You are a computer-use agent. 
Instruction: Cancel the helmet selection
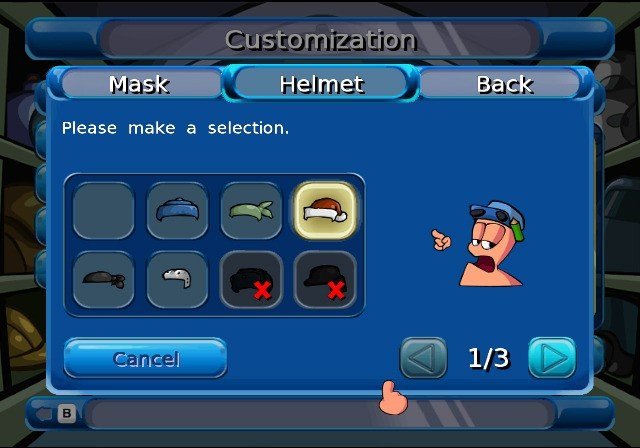145,358
